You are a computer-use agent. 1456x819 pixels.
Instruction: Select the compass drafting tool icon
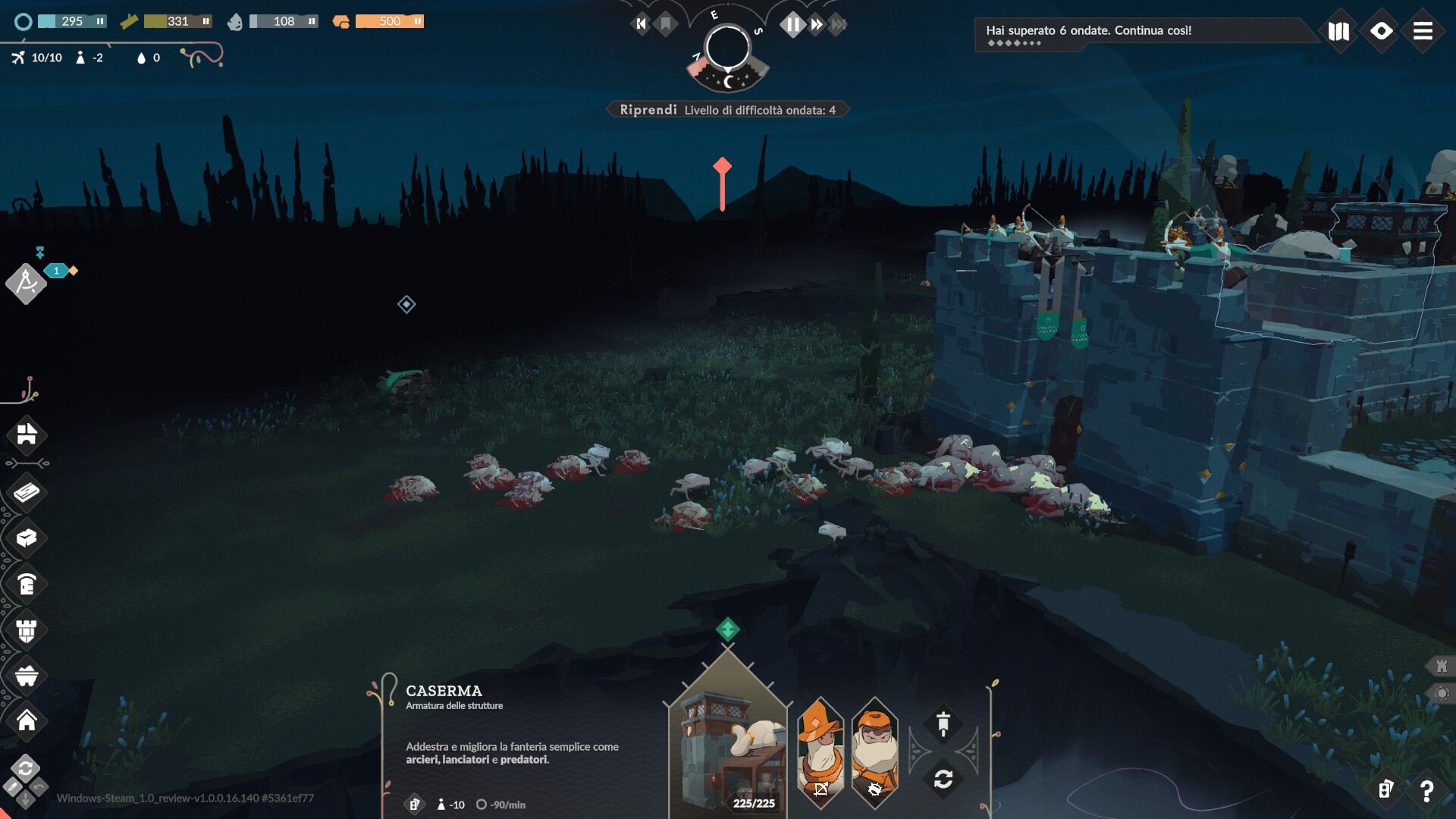tap(26, 283)
